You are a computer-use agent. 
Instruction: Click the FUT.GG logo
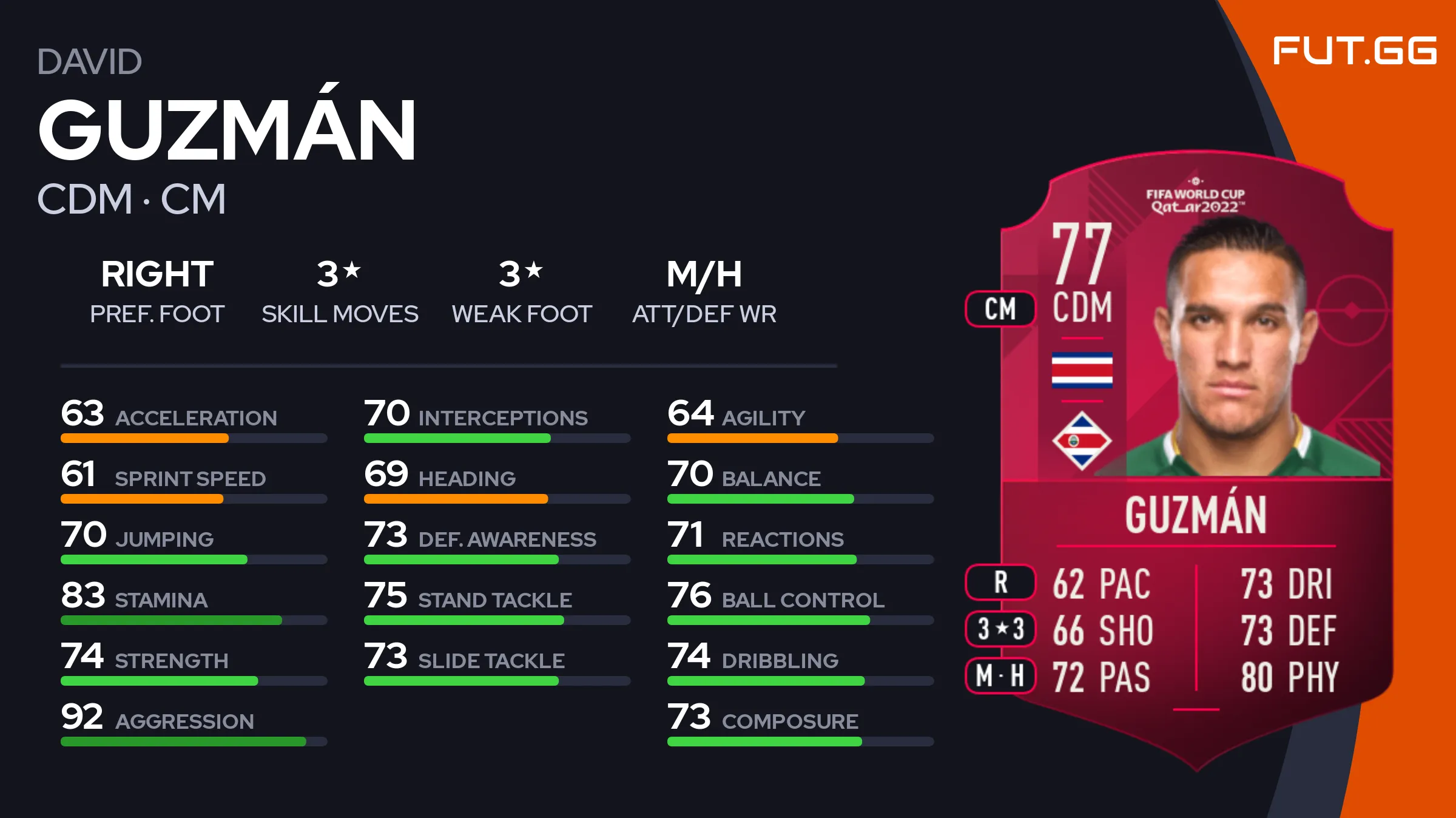click(1354, 50)
